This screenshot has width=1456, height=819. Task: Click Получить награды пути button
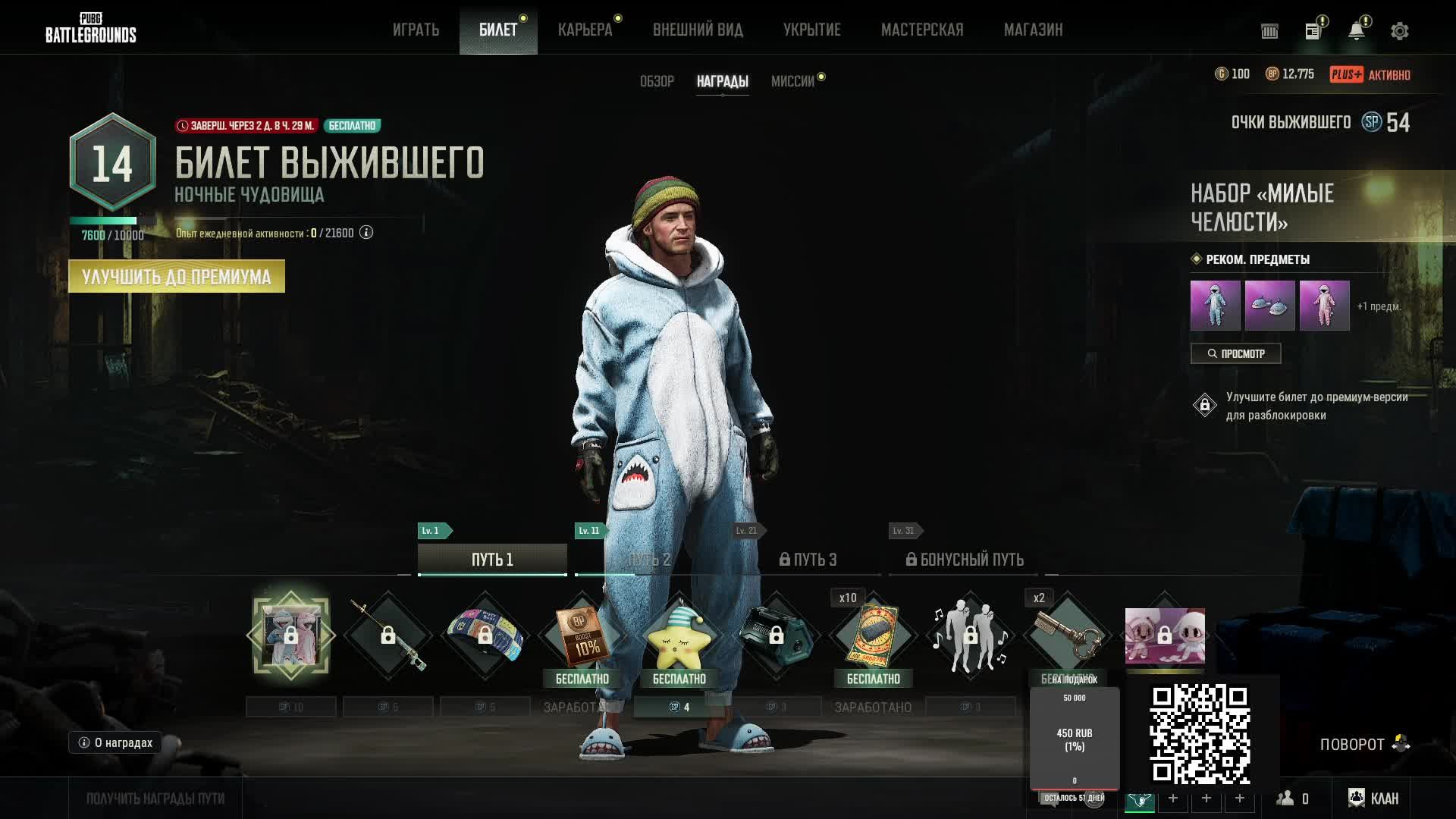(x=155, y=799)
